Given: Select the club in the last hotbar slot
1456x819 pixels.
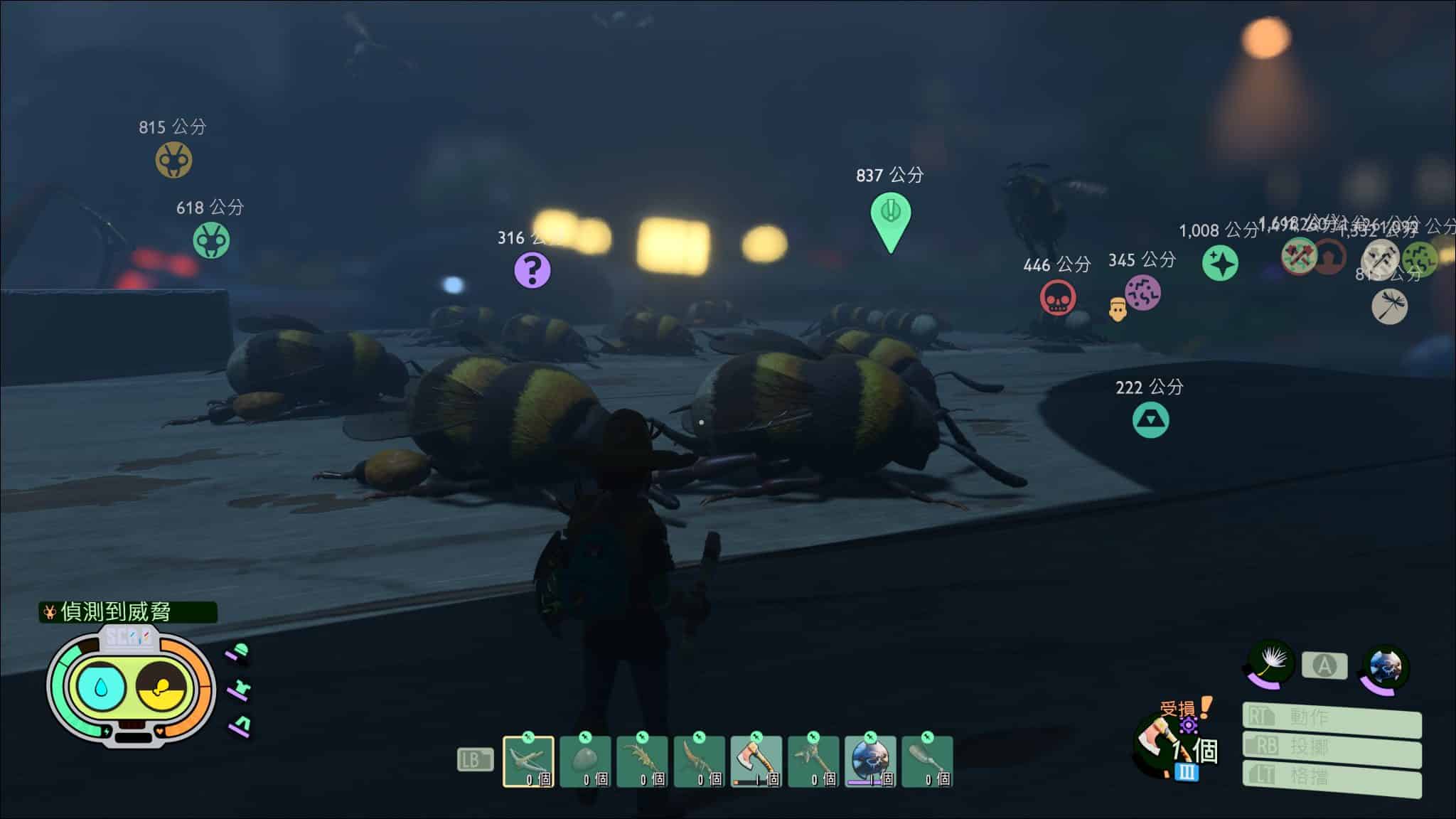Looking at the screenshot, I should coord(927,761).
